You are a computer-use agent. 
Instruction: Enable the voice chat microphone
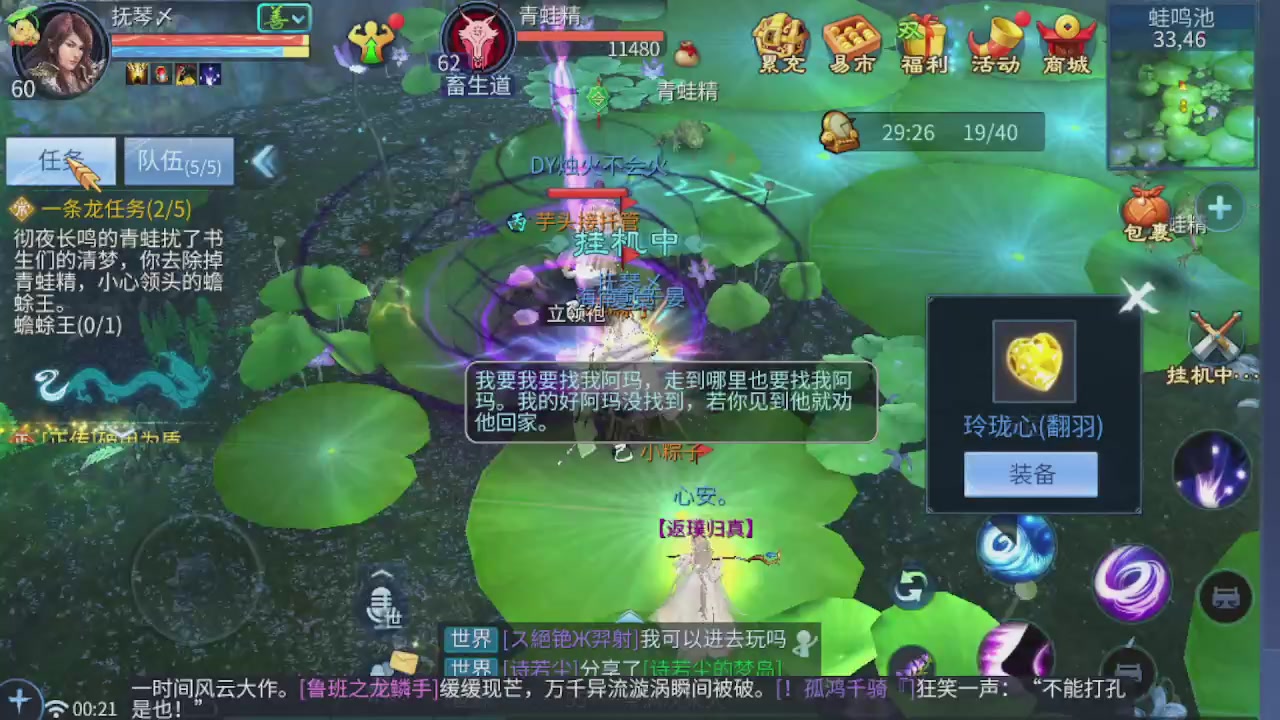[383, 608]
